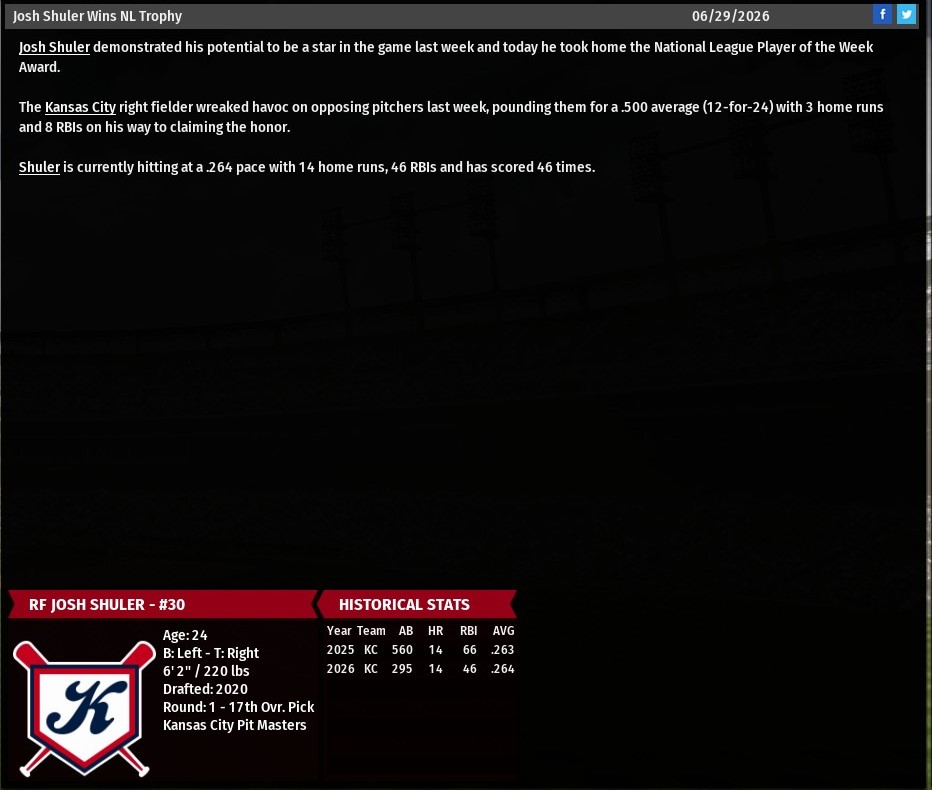This screenshot has width=932, height=790.
Task: Select the 2026 season stats row
Action: 420,669
